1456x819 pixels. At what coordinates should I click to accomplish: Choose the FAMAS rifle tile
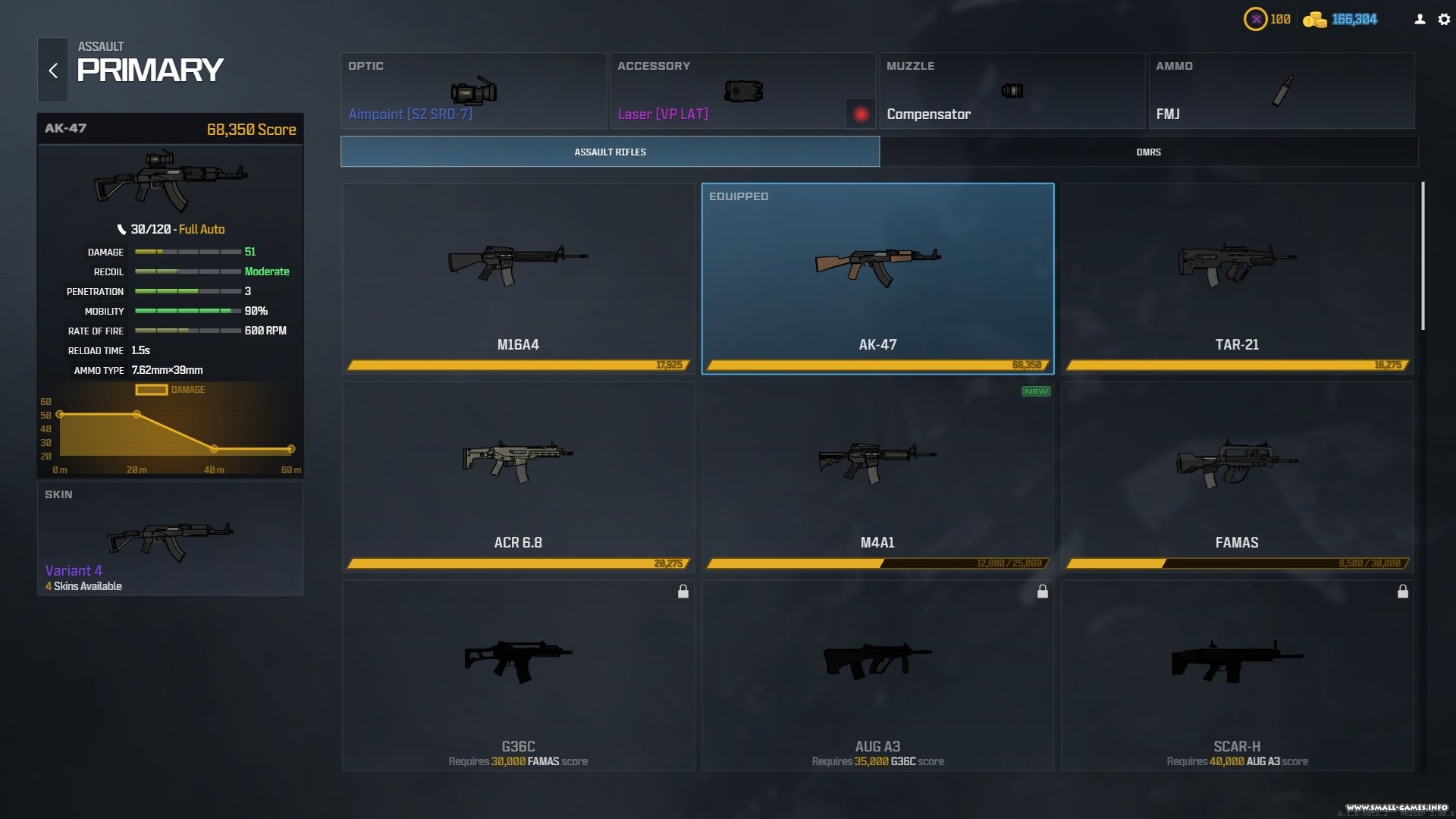click(x=1237, y=476)
